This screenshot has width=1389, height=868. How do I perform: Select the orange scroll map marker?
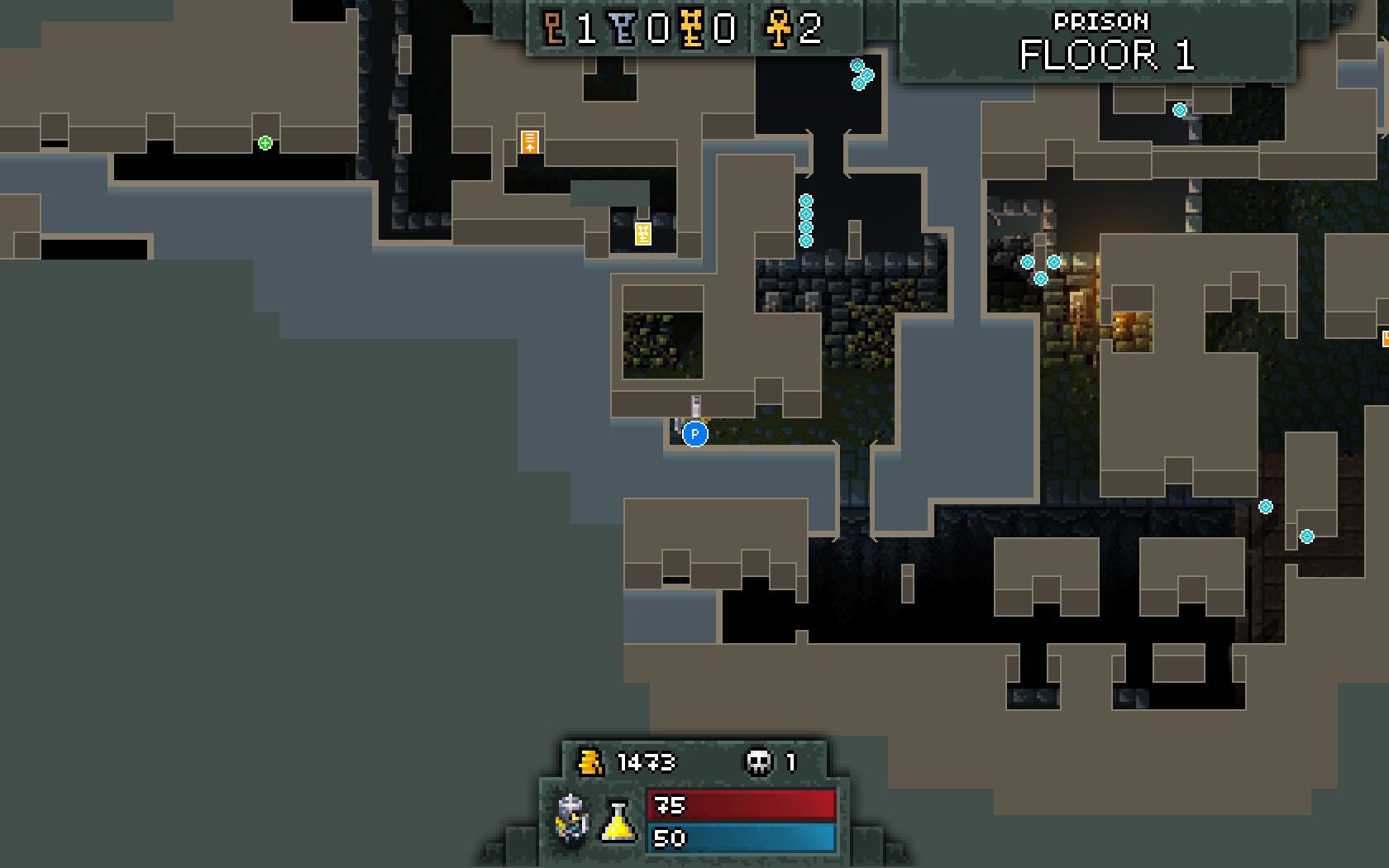tap(530, 141)
